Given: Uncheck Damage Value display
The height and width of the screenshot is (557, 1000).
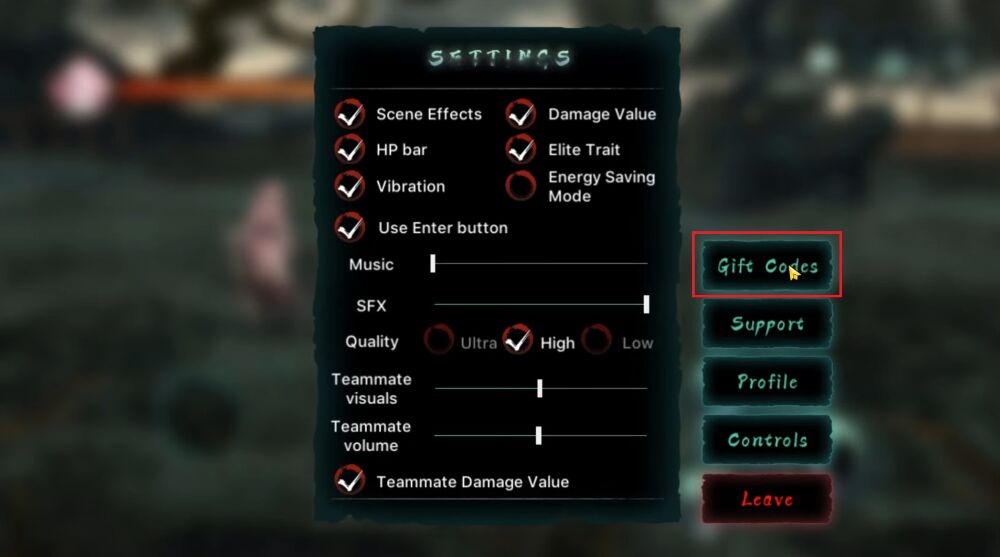Looking at the screenshot, I should (x=521, y=114).
